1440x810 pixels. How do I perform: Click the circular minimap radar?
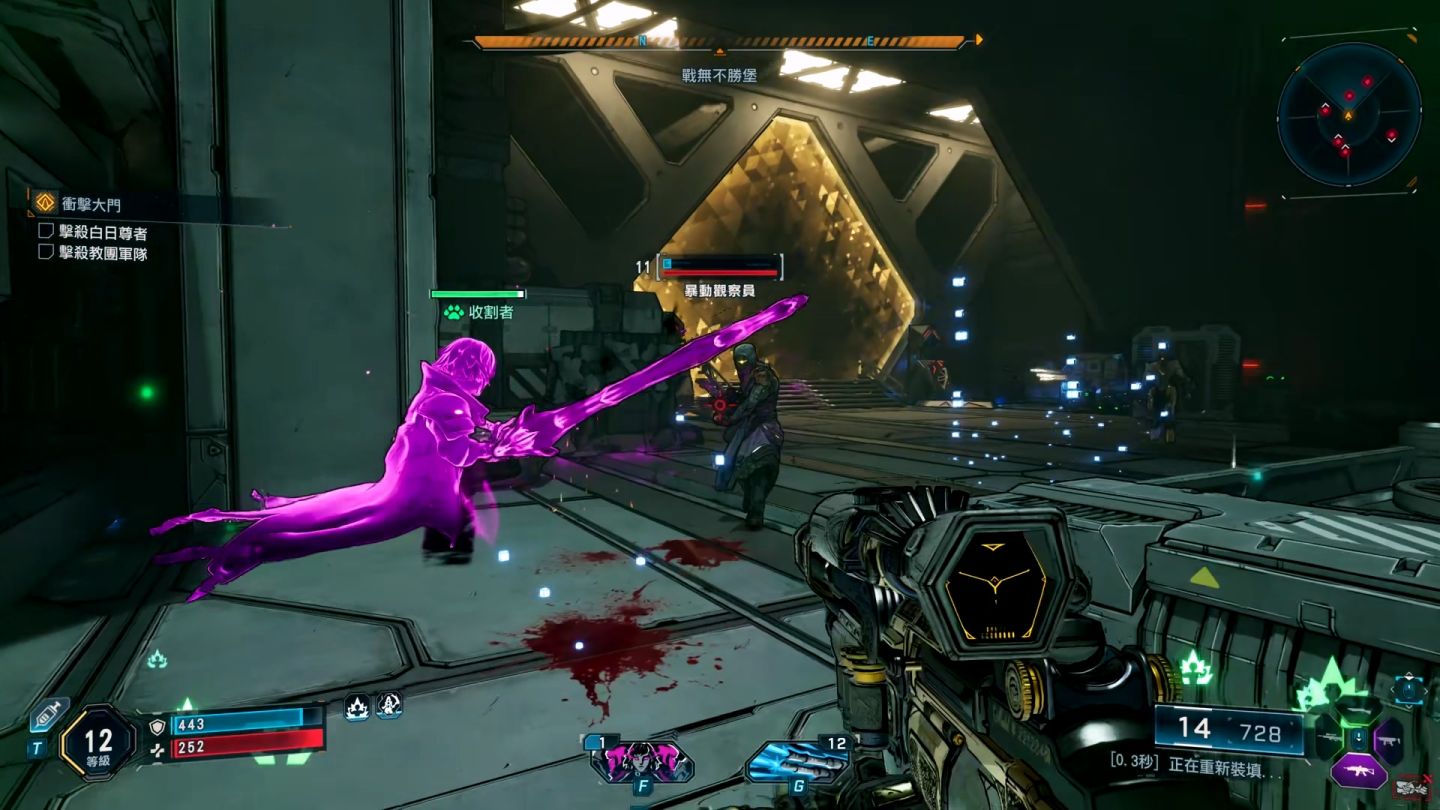pos(1349,115)
